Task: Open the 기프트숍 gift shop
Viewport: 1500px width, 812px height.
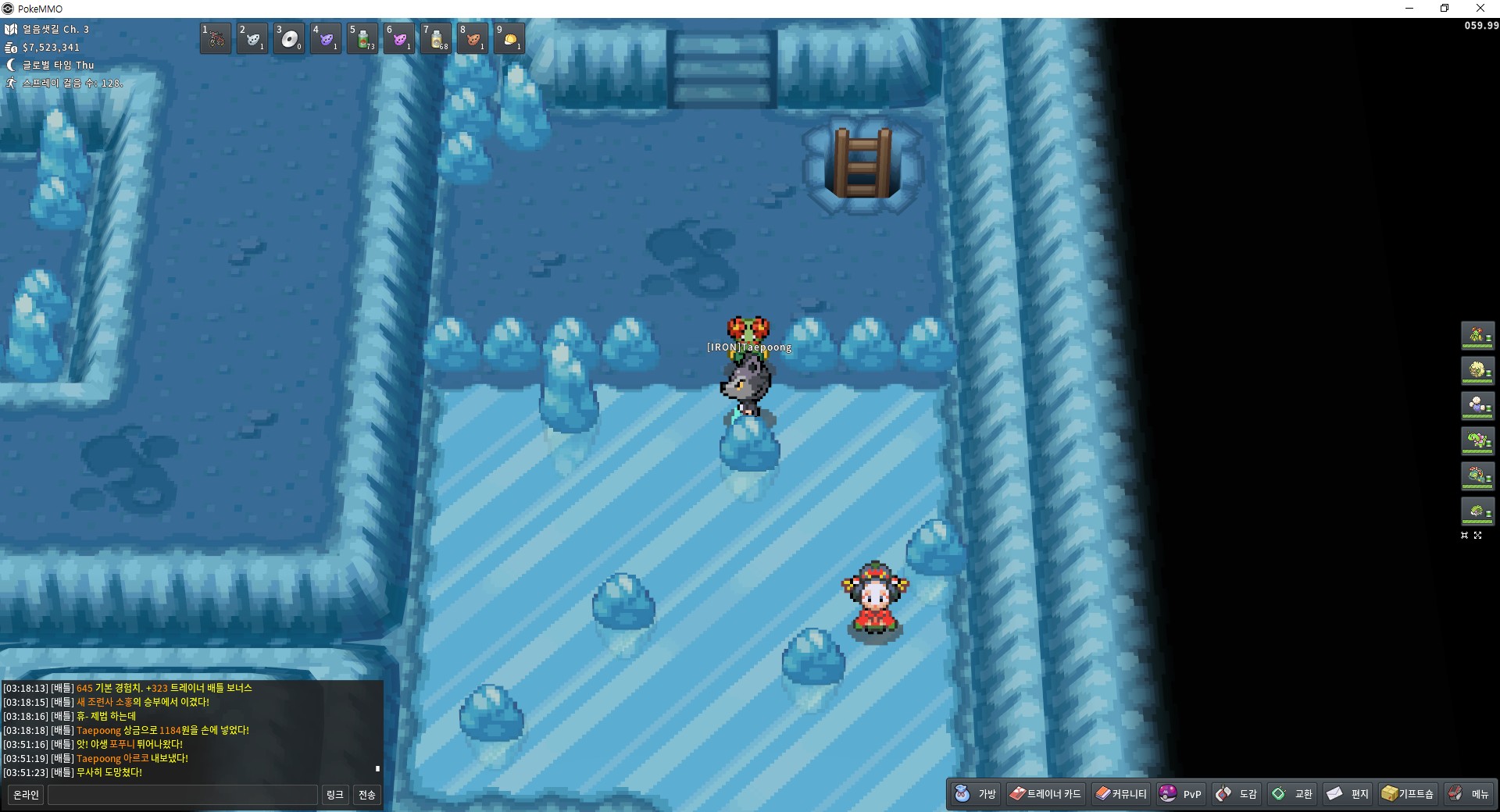Action: pos(1408,794)
